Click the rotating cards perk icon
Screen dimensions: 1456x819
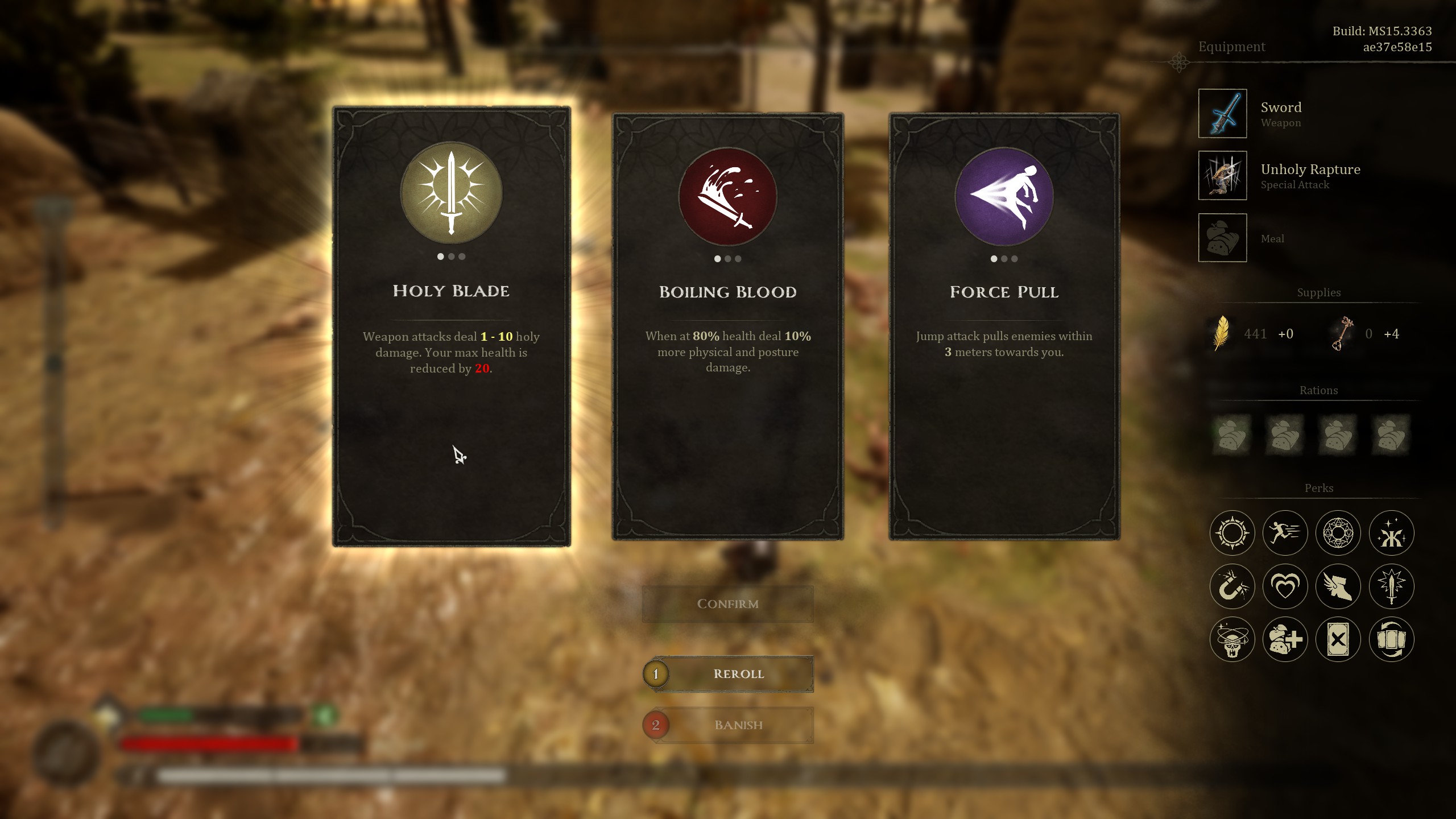click(x=1391, y=639)
